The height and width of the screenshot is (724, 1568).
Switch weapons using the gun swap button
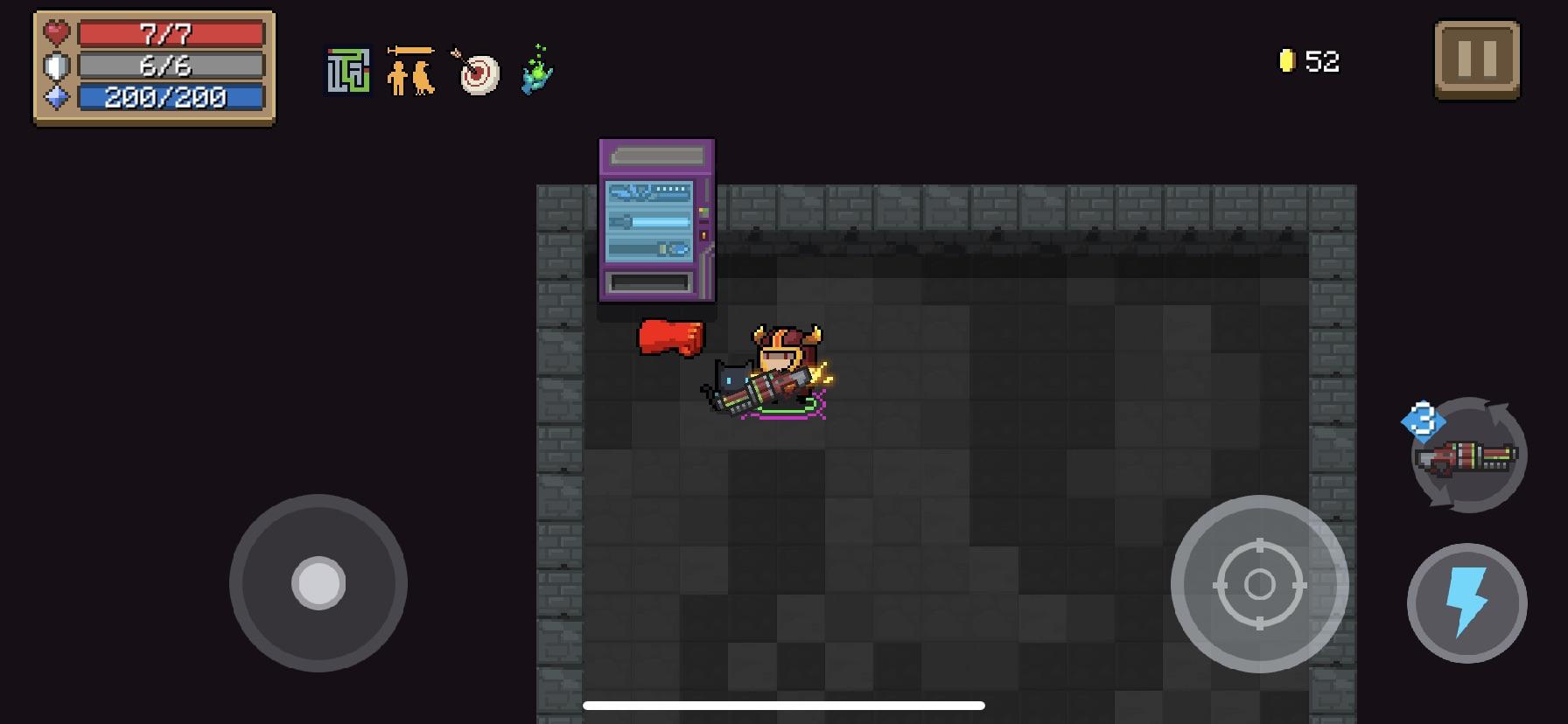coord(1465,455)
